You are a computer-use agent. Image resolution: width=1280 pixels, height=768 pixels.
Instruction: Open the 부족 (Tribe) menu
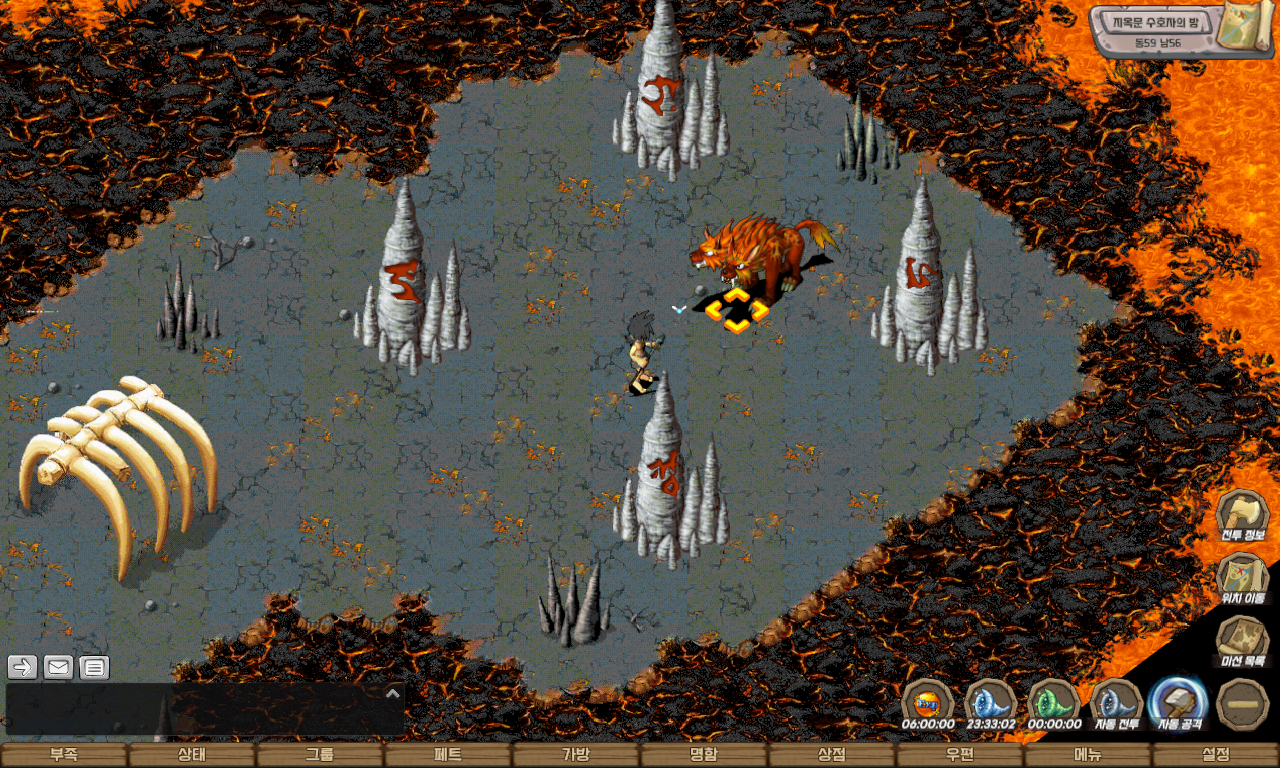point(64,755)
